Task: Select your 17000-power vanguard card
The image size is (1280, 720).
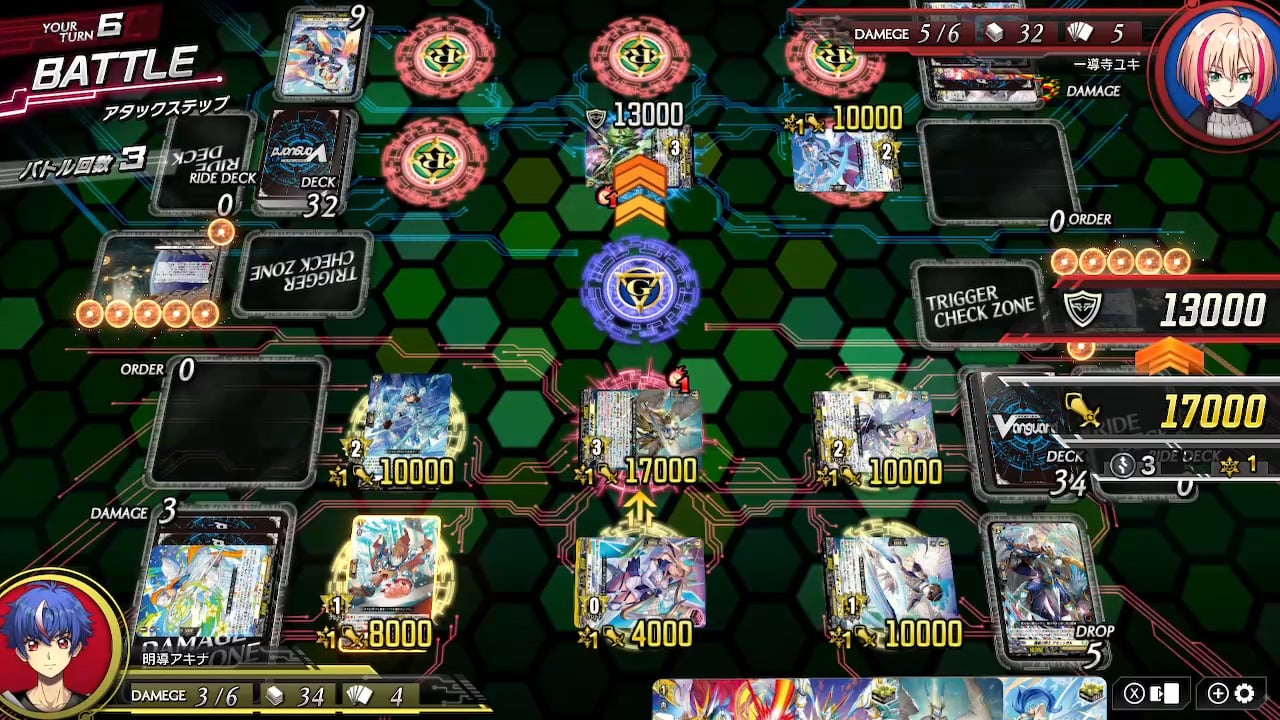Action: click(640, 435)
